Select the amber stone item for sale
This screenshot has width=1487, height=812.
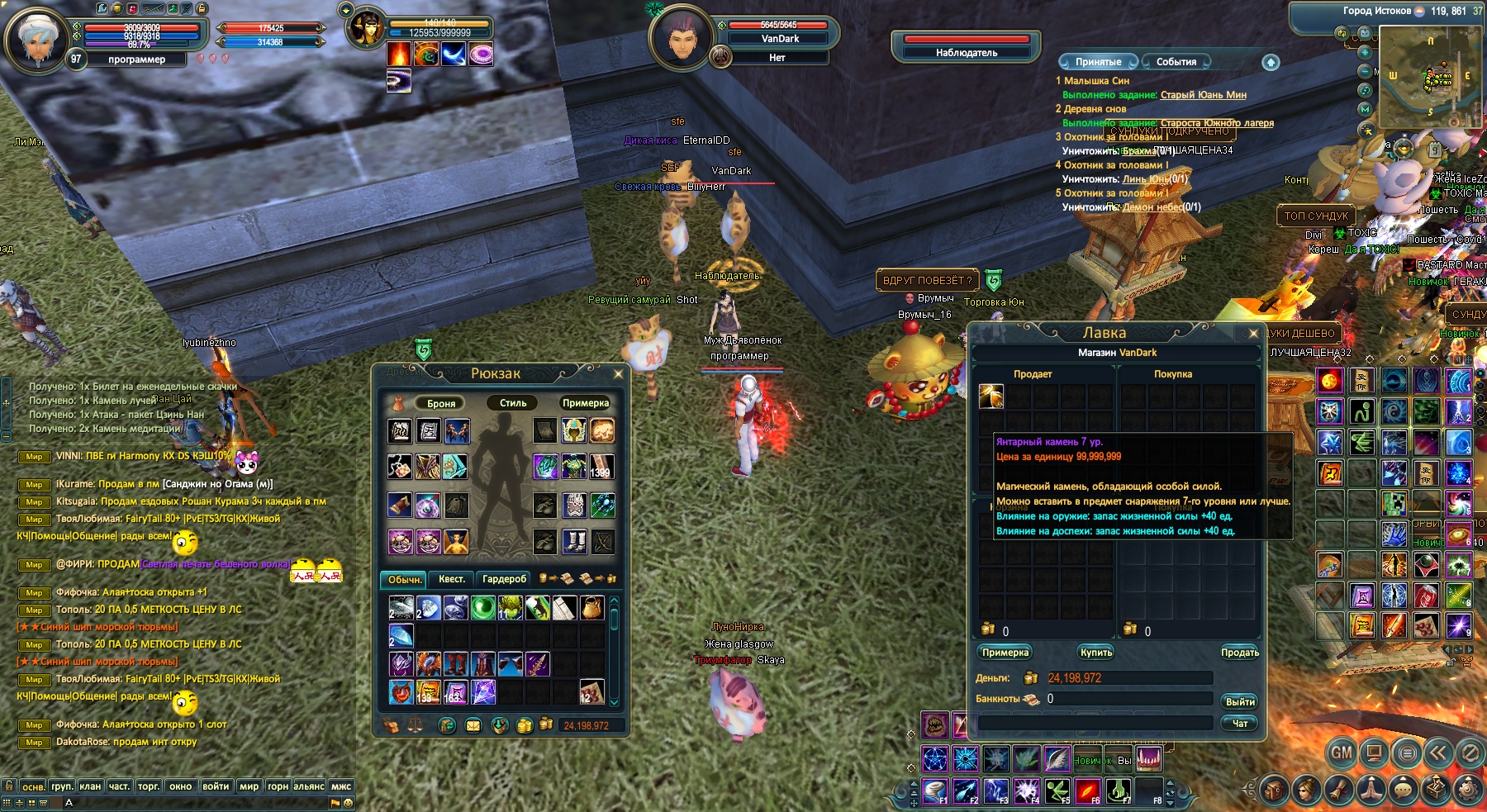tap(991, 397)
